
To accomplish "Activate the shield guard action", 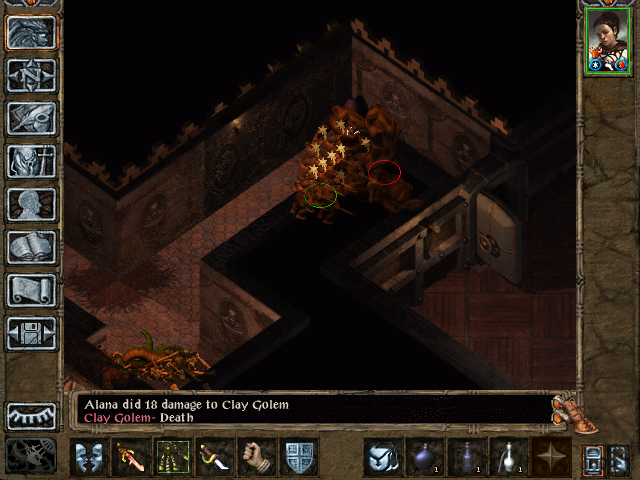I will point(298,457).
